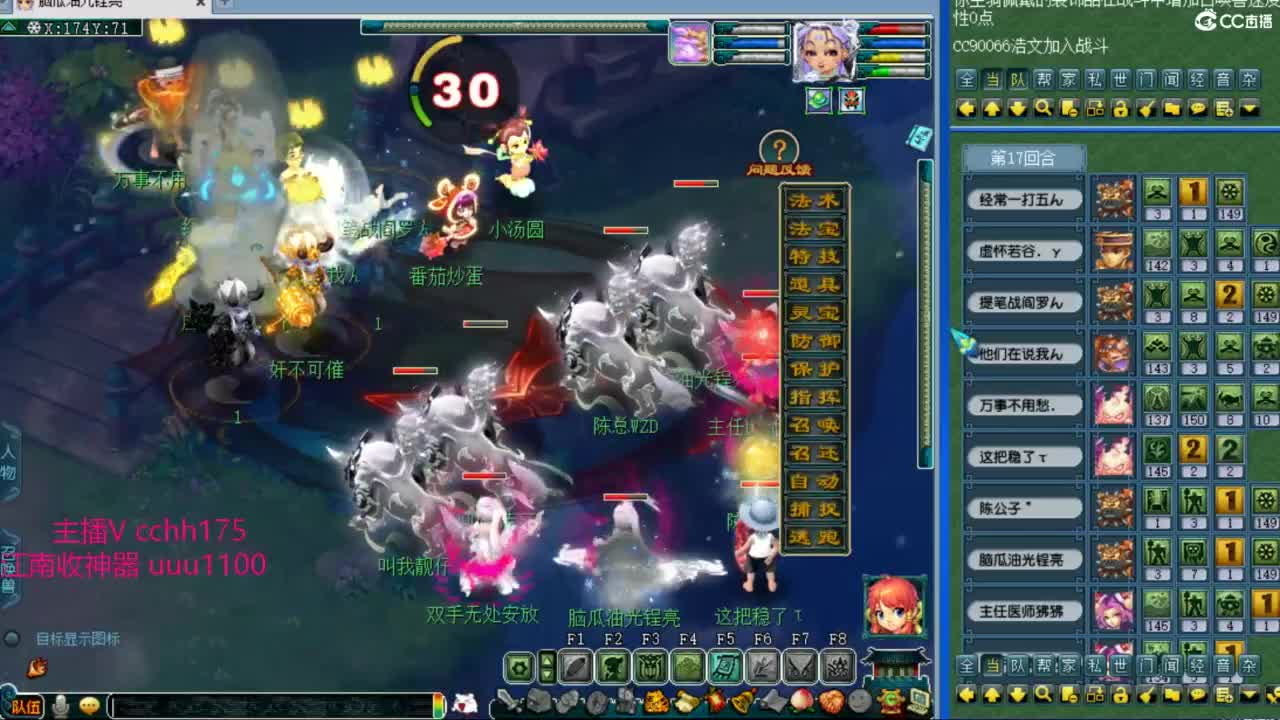Viewport: 1280px width, 720px height.
Task: Use the peach item in the quickbar
Action: click(x=799, y=700)
